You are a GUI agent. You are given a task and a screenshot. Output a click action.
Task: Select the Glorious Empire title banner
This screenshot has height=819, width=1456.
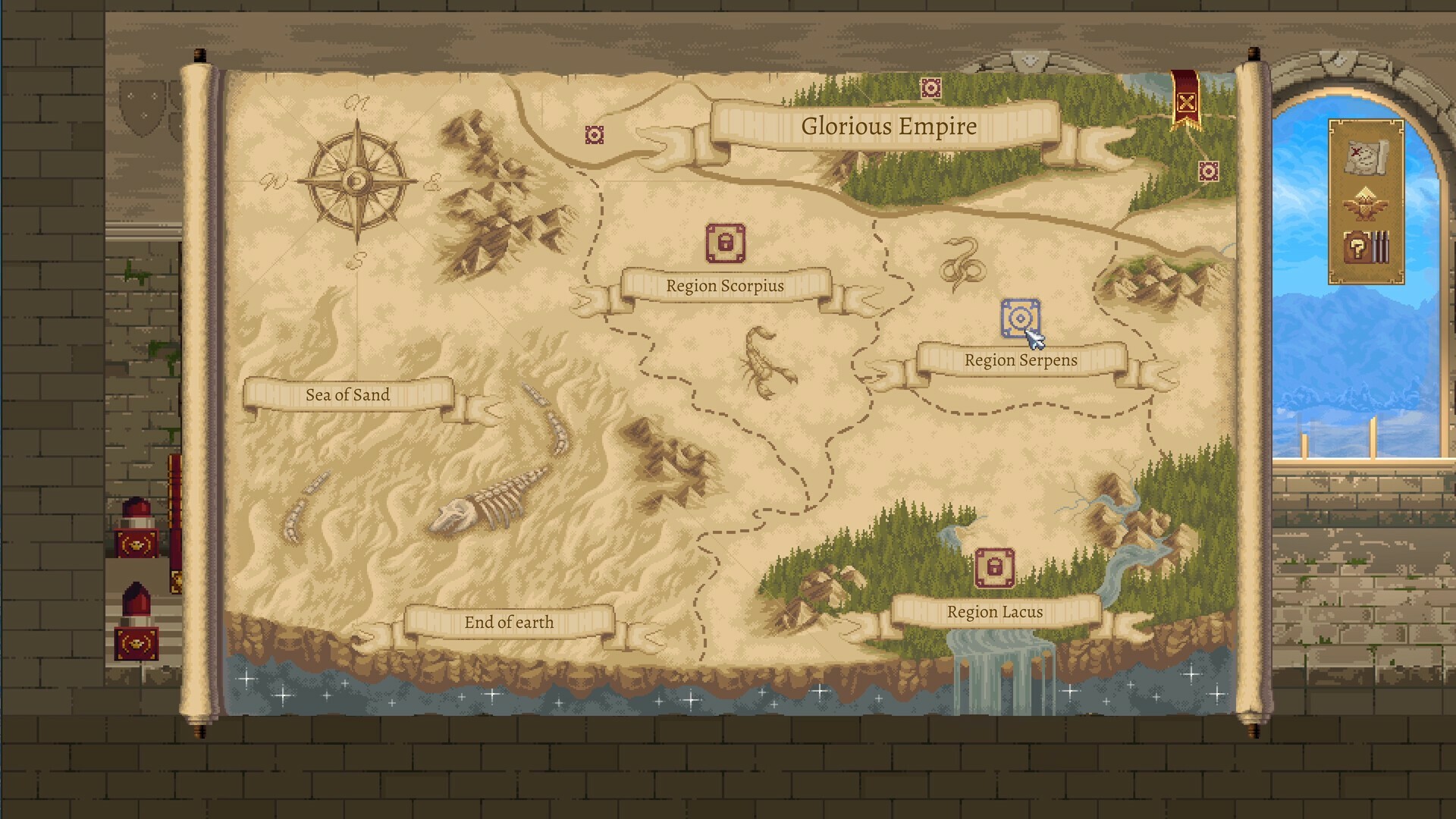(x=887, y=127)
